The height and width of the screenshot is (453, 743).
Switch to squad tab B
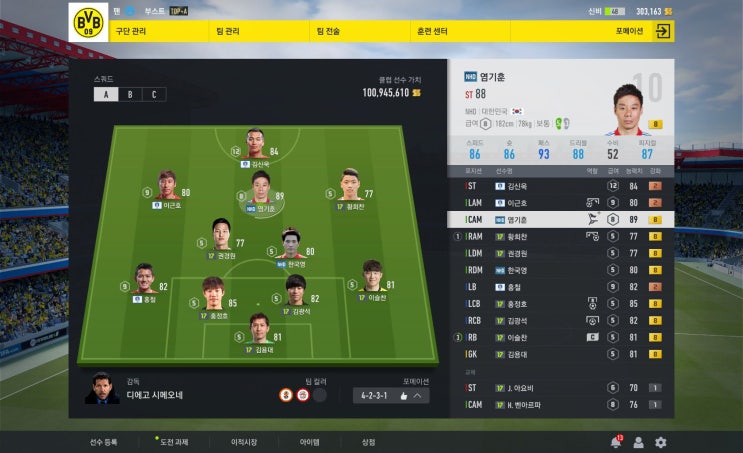pos(129,95)
